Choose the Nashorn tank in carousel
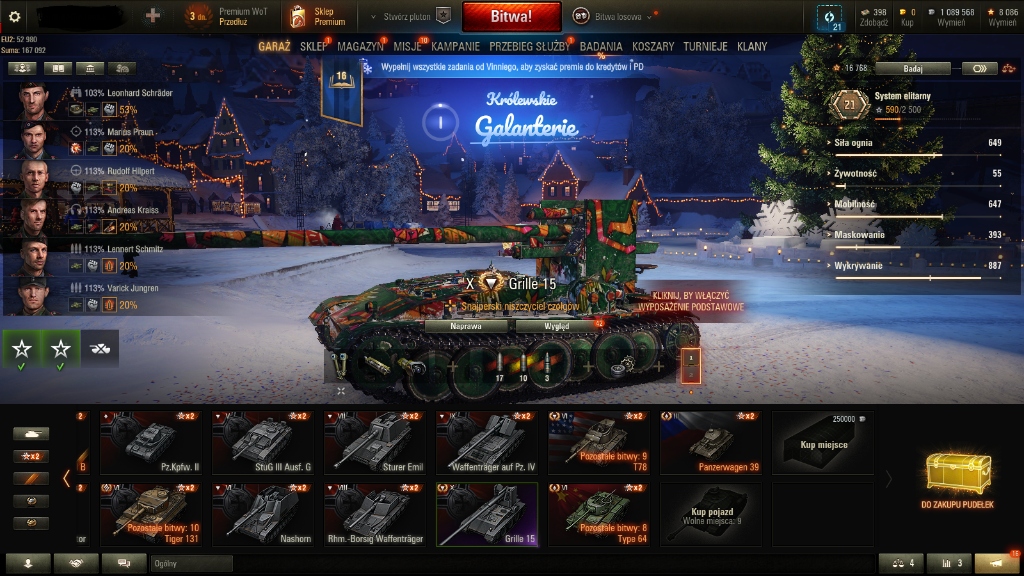Screen dimensions: 1024x576 [x=262, y=514]
